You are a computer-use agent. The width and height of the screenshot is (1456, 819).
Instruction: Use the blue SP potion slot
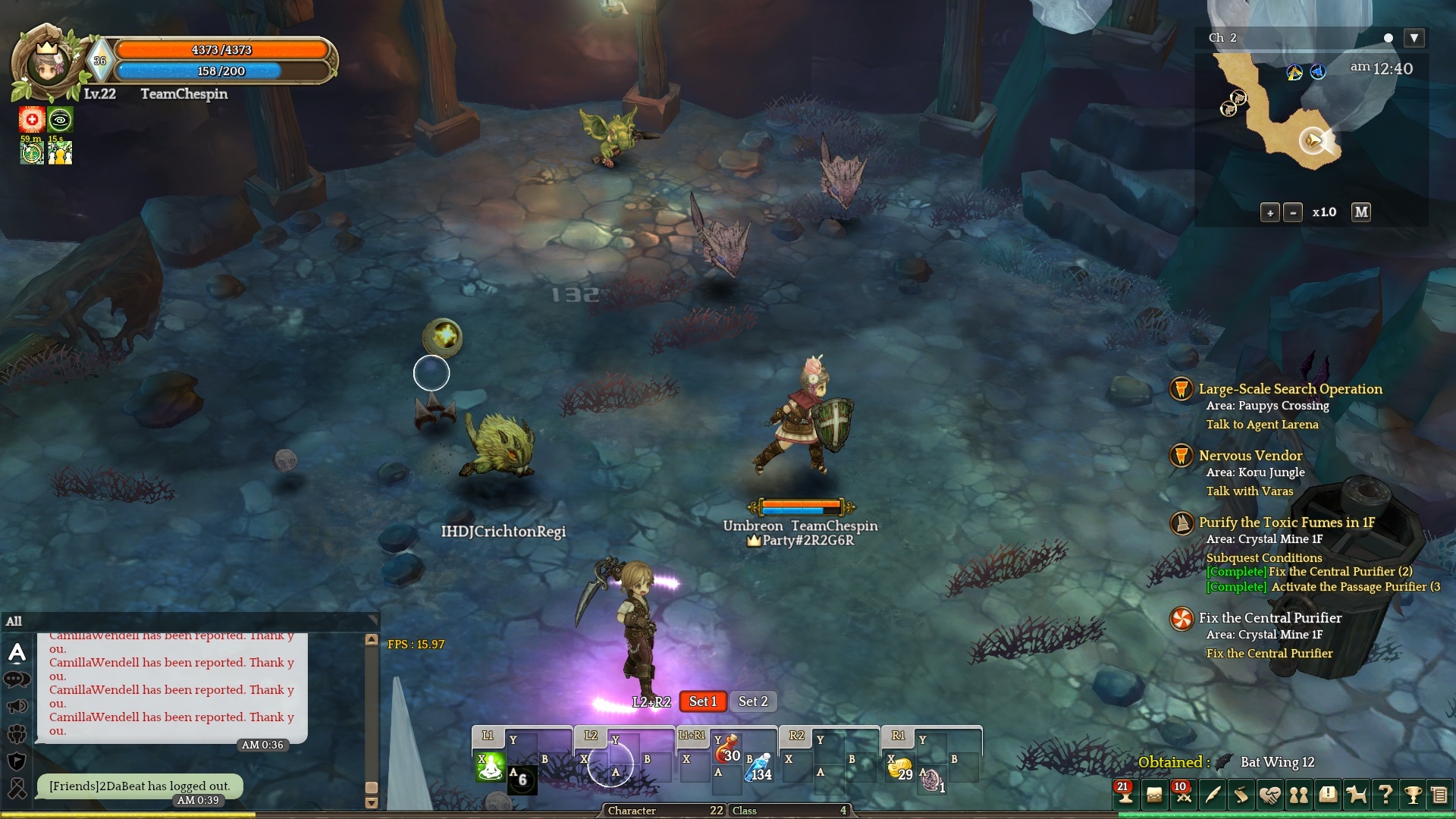tap(758, 768)
